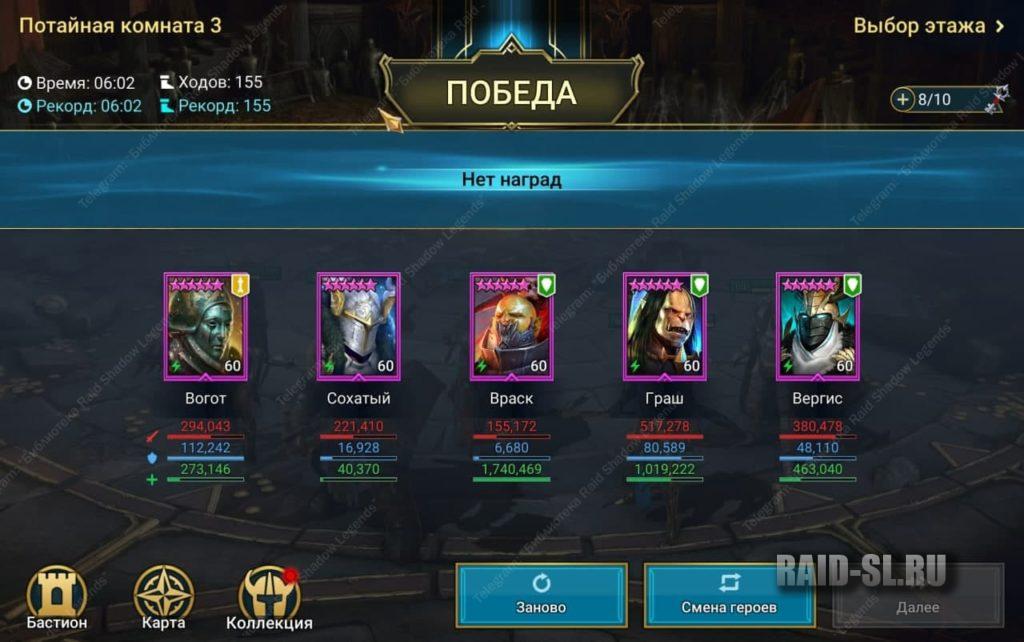Image resolution: width=1024 pixels, height=642 pixels.
Task: Open Смена героев to change heroes
Action: point(729,595)
